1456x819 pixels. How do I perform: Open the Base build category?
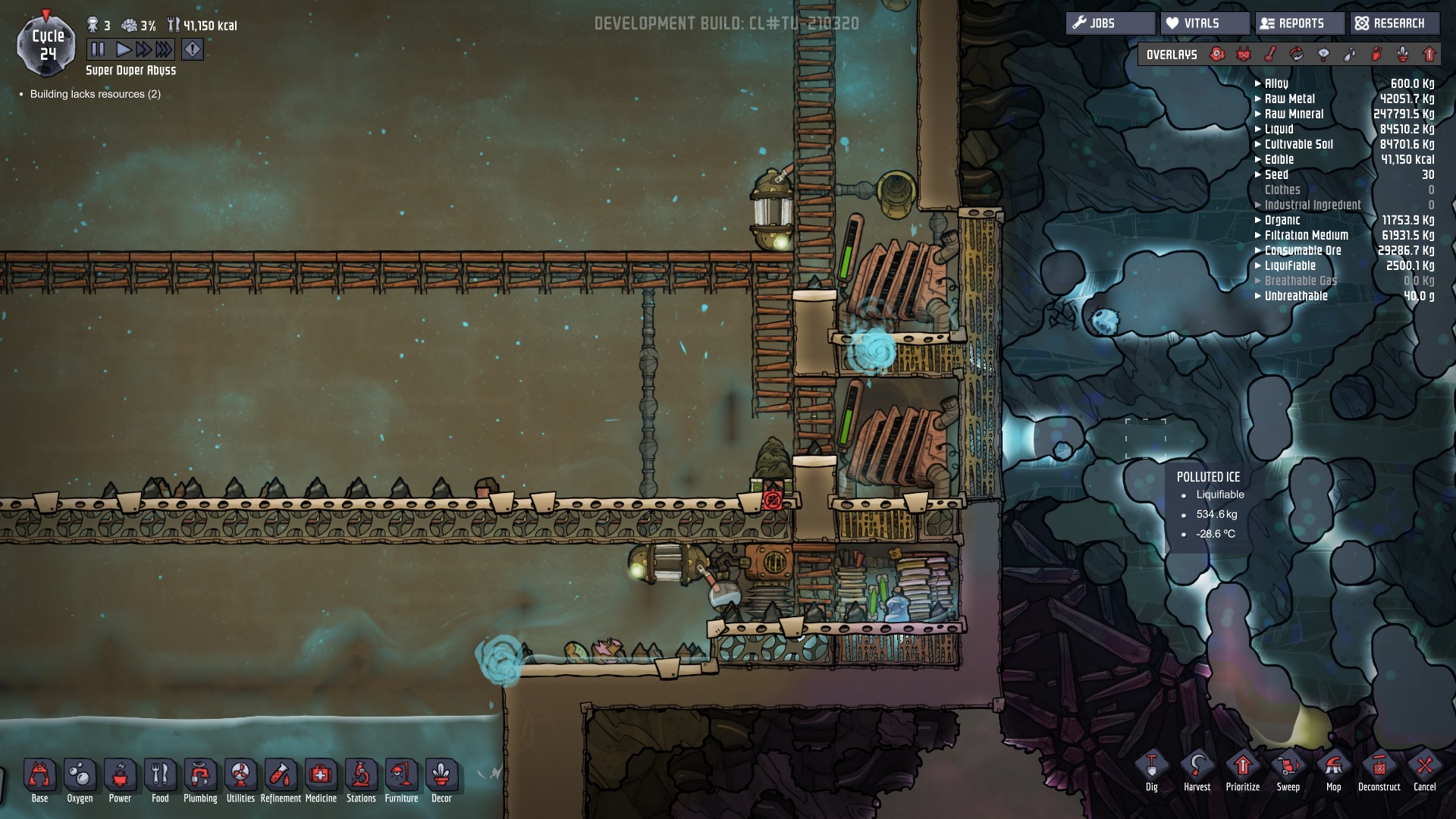click(39, 780)
